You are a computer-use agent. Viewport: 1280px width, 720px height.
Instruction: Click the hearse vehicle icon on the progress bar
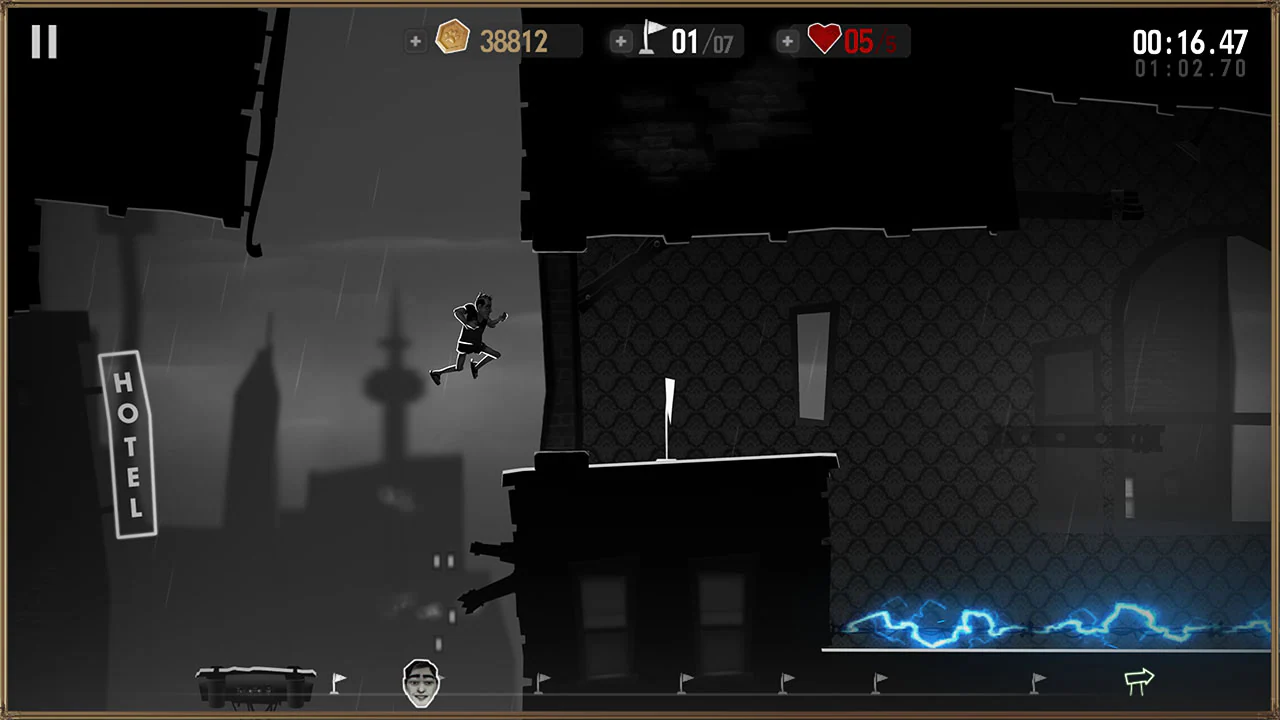(255, 678)
